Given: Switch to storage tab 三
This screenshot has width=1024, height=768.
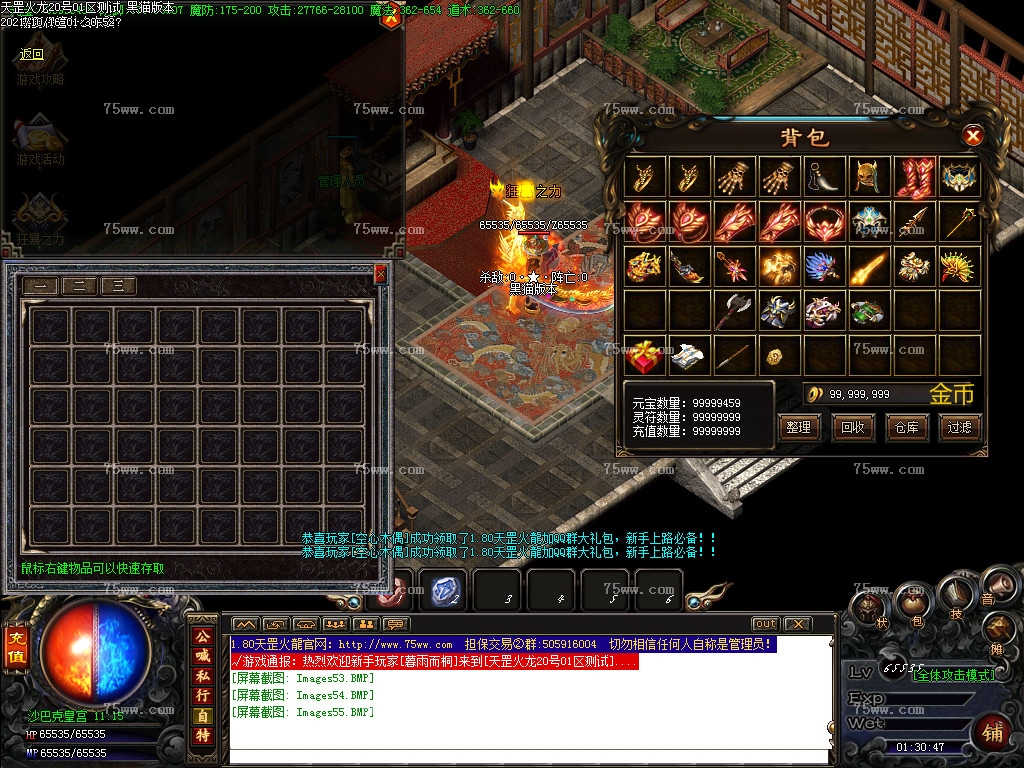Looking at the screenshot, I should 118,286.
